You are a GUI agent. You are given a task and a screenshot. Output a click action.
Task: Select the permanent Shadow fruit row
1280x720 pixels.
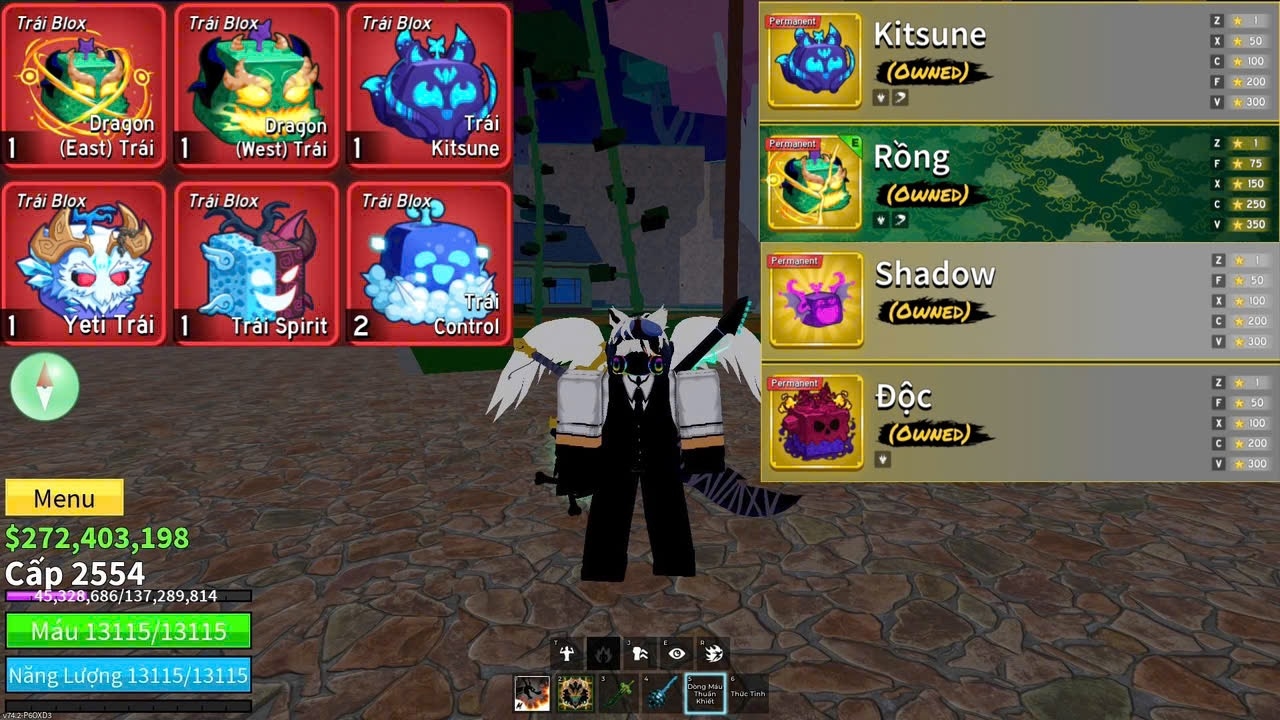(1018, 300)
